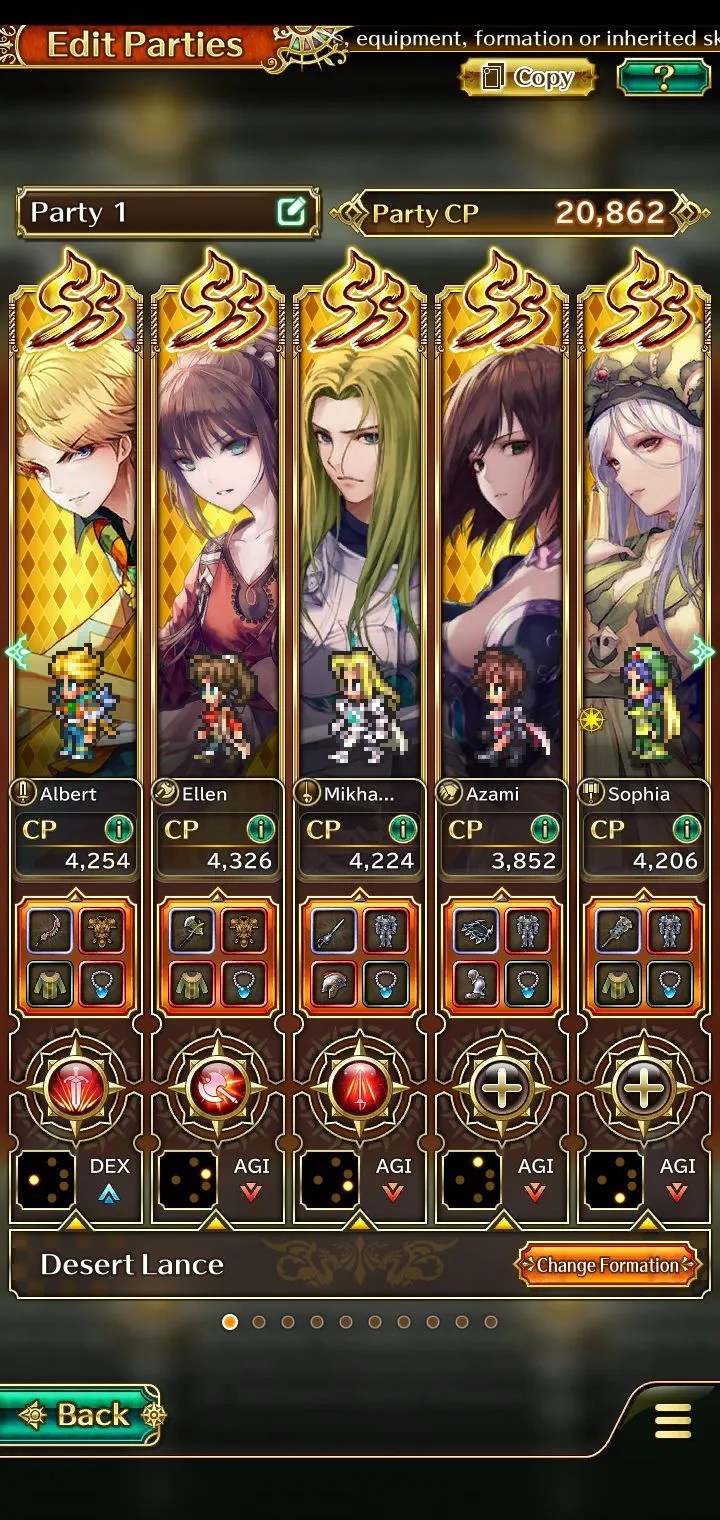Open the hamburger menu
This screenshot has height=1520, width=720.
[x=672, y=1420]
